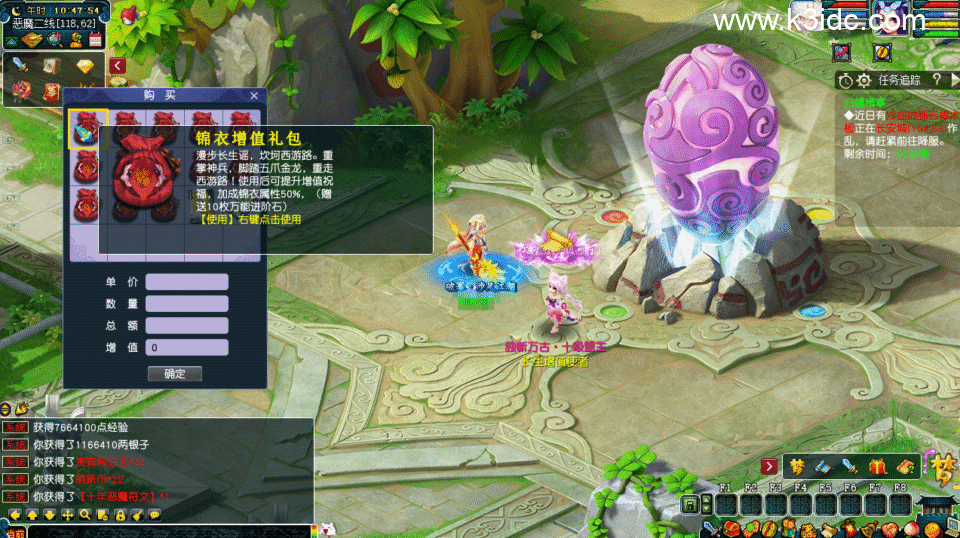Collapse the top-left icon panel with red arrow
The height and width of the screenshot is (538, 960).
[x=117, y=66]
